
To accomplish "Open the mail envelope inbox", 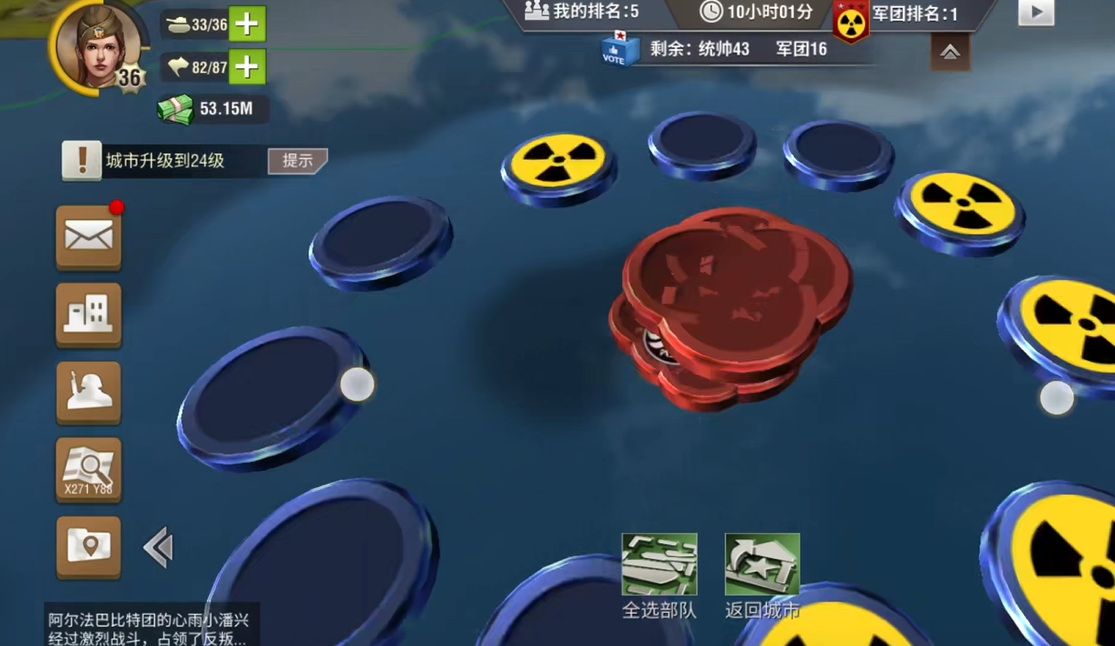I will click(89, 237).
